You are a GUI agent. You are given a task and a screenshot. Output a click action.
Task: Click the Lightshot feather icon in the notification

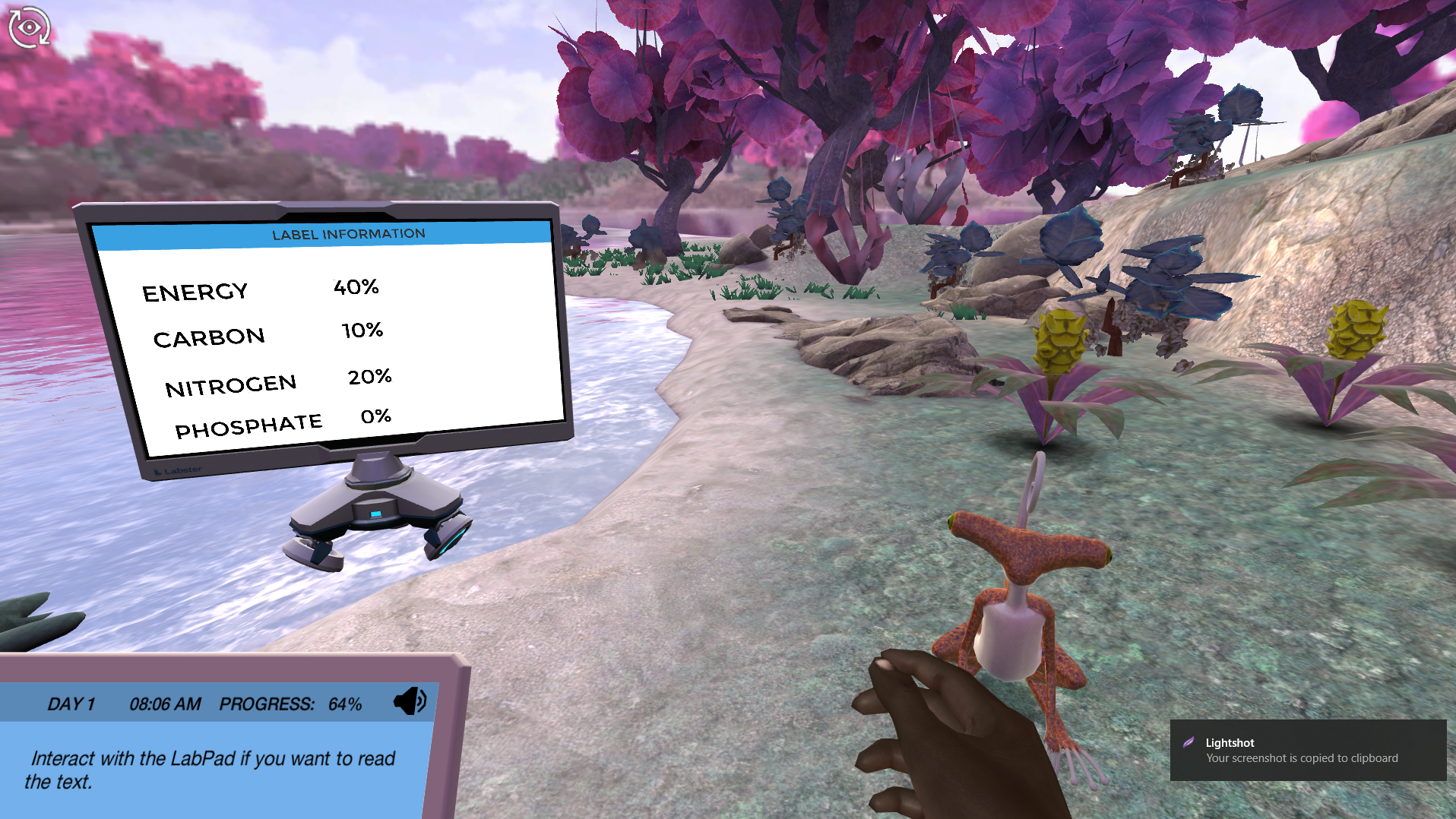point(1189,742)
